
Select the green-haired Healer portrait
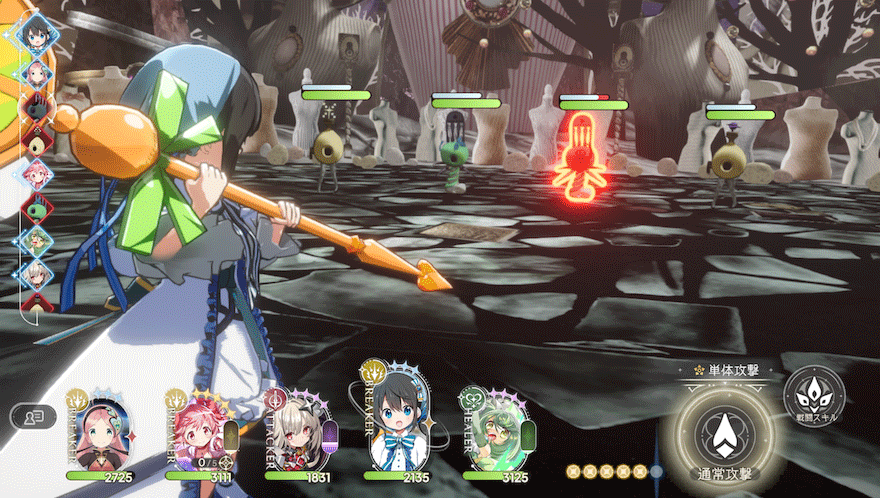tap(496, 431)
